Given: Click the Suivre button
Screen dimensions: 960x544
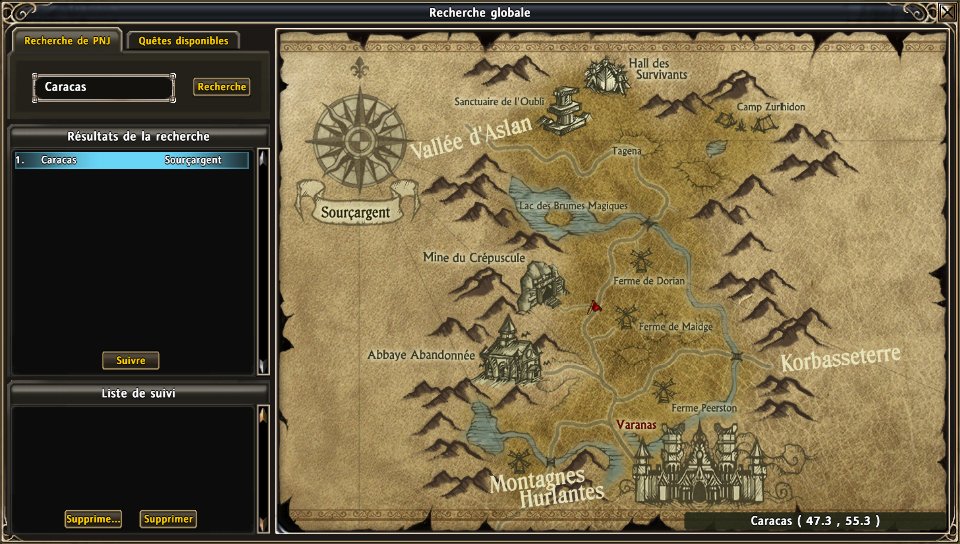Looking at the screenshot, I should pyautogui.click(x=131, y=361).
